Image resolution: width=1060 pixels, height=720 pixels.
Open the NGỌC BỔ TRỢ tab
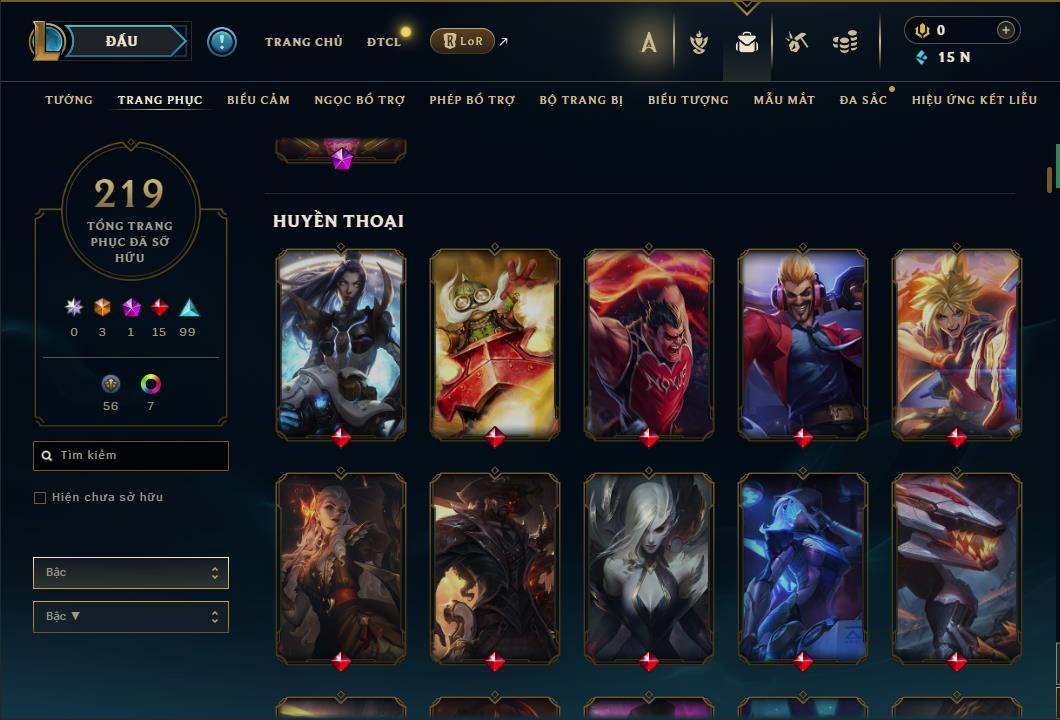tap(360, 100)
